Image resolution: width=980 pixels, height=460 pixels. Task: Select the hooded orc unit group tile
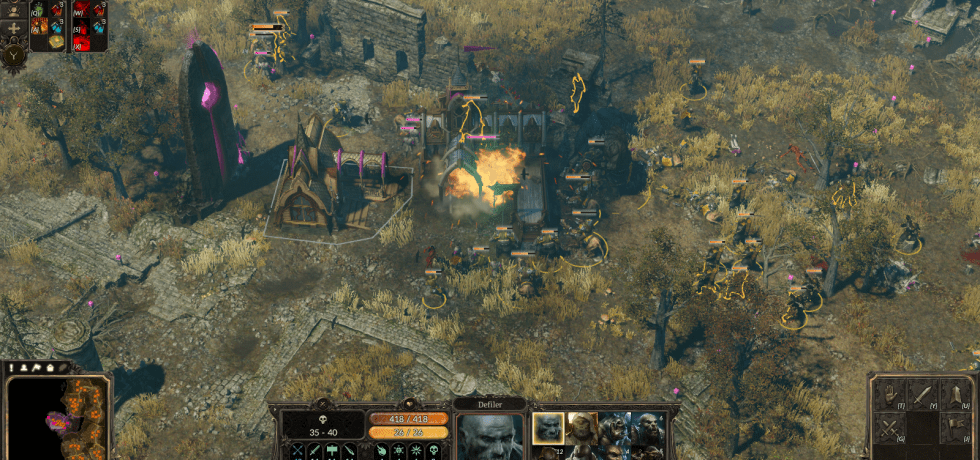582,428
